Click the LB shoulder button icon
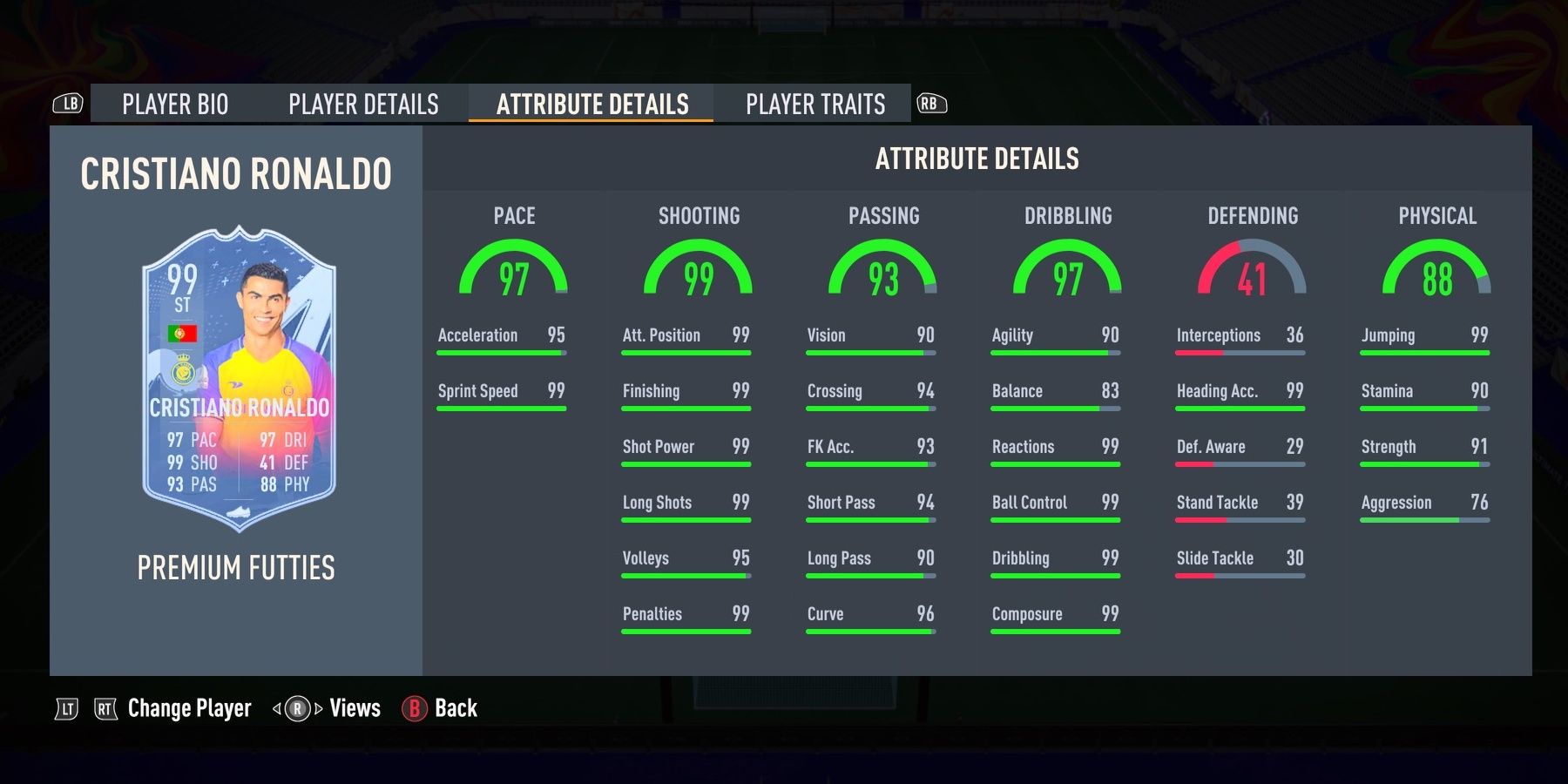This screenshot has width=1568, height=784. [x=69, y=104]
